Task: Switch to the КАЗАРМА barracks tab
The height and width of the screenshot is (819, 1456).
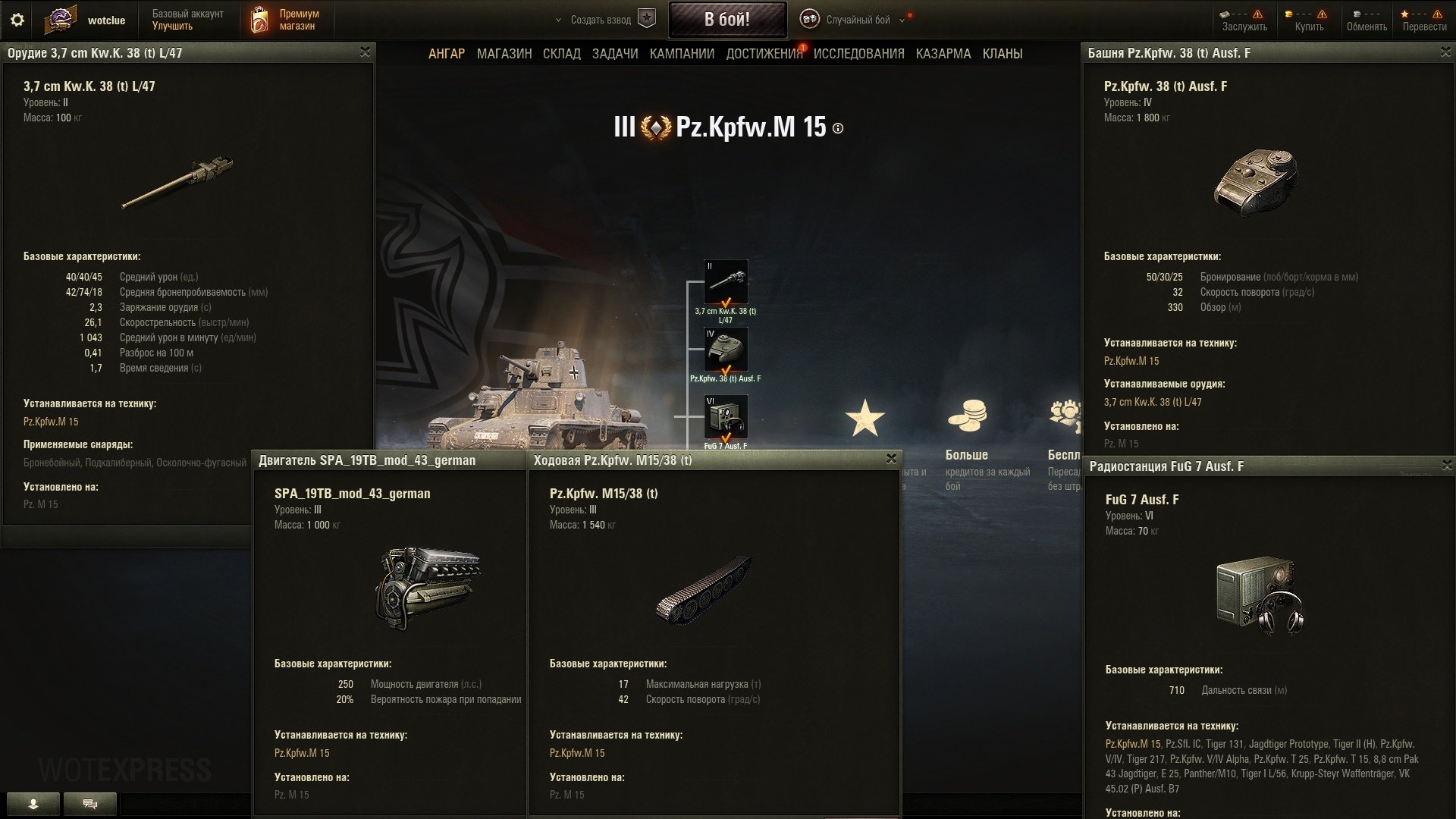Action: click(x=943, y=54)
